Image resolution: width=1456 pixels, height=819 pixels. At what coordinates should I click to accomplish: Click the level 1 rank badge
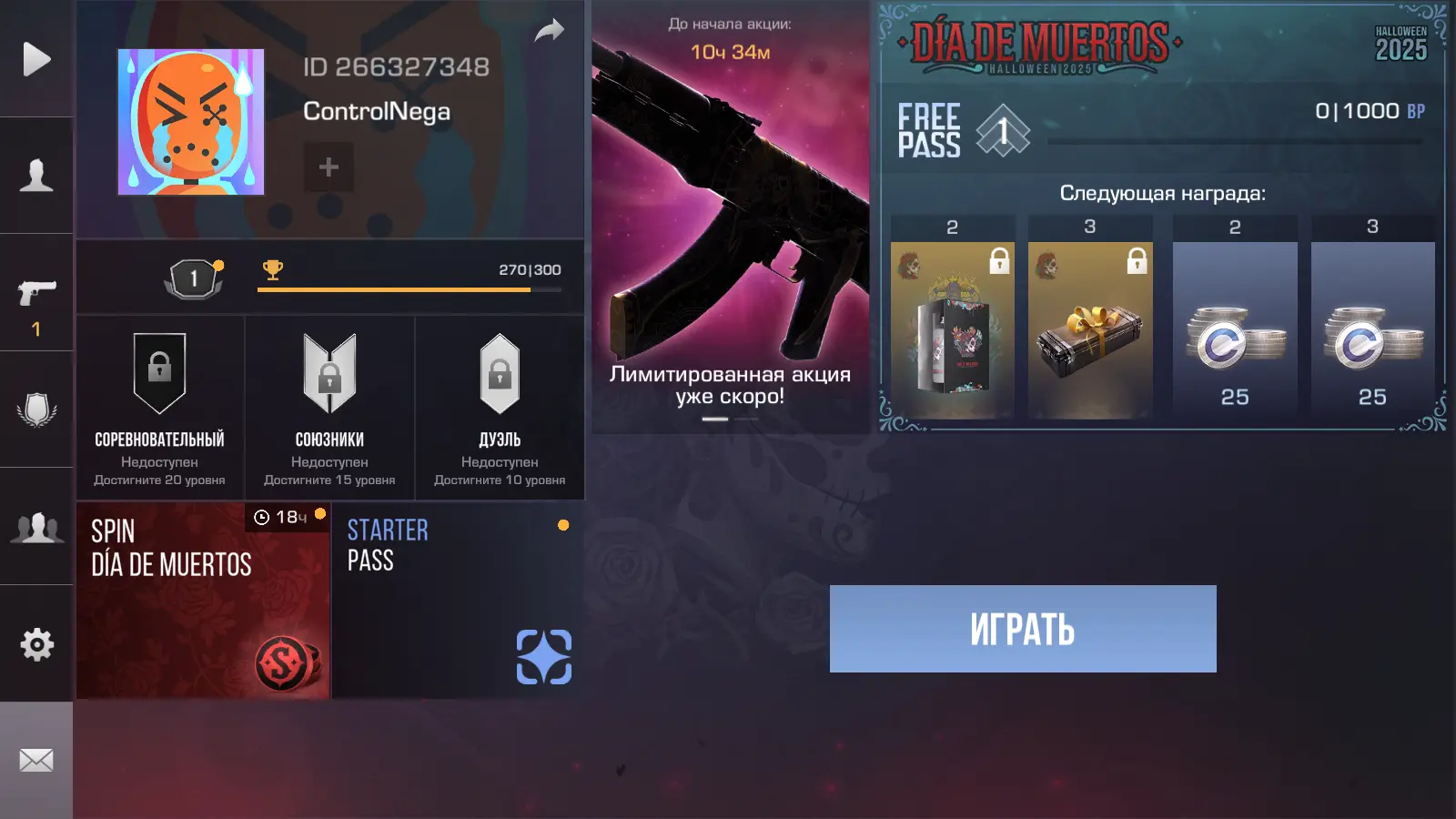pyautogui.click(x=193, y=278)
